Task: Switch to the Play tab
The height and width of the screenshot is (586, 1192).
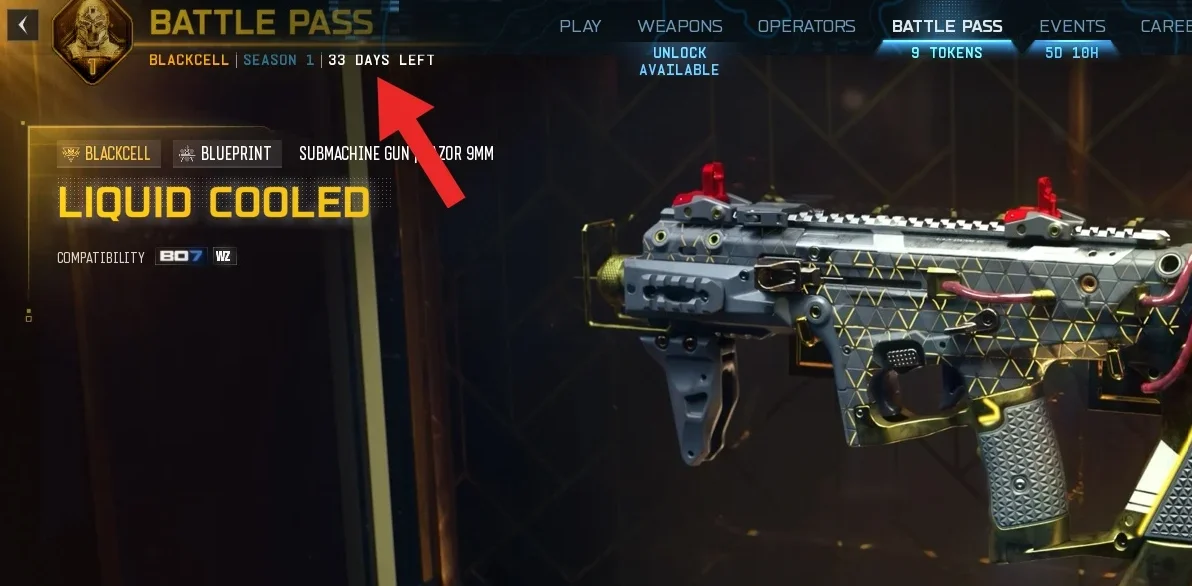Action: point(580,27)
